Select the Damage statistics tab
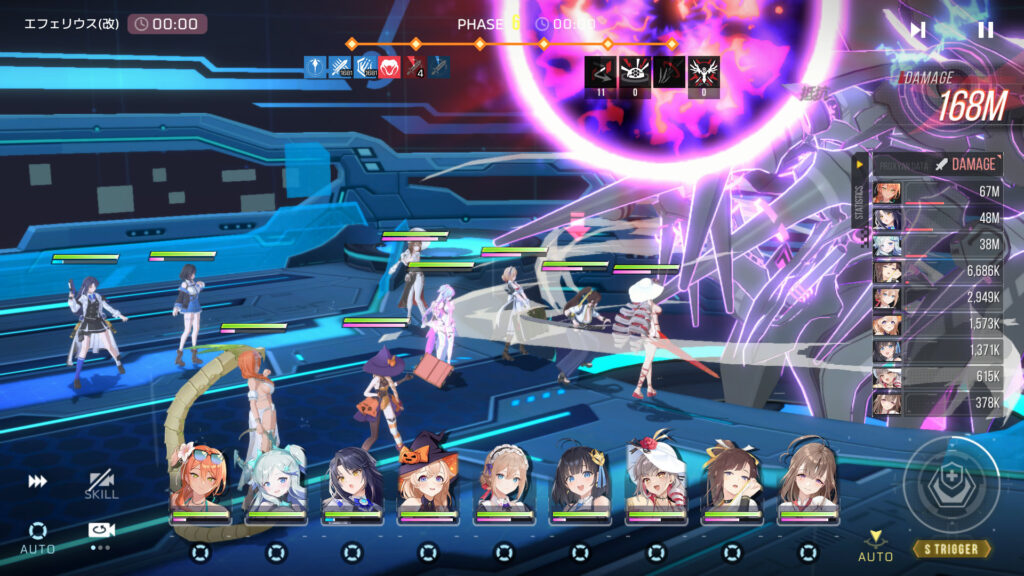Viewport: 1024px width, 576px height. pyautogui.click(x=966, y=164)
